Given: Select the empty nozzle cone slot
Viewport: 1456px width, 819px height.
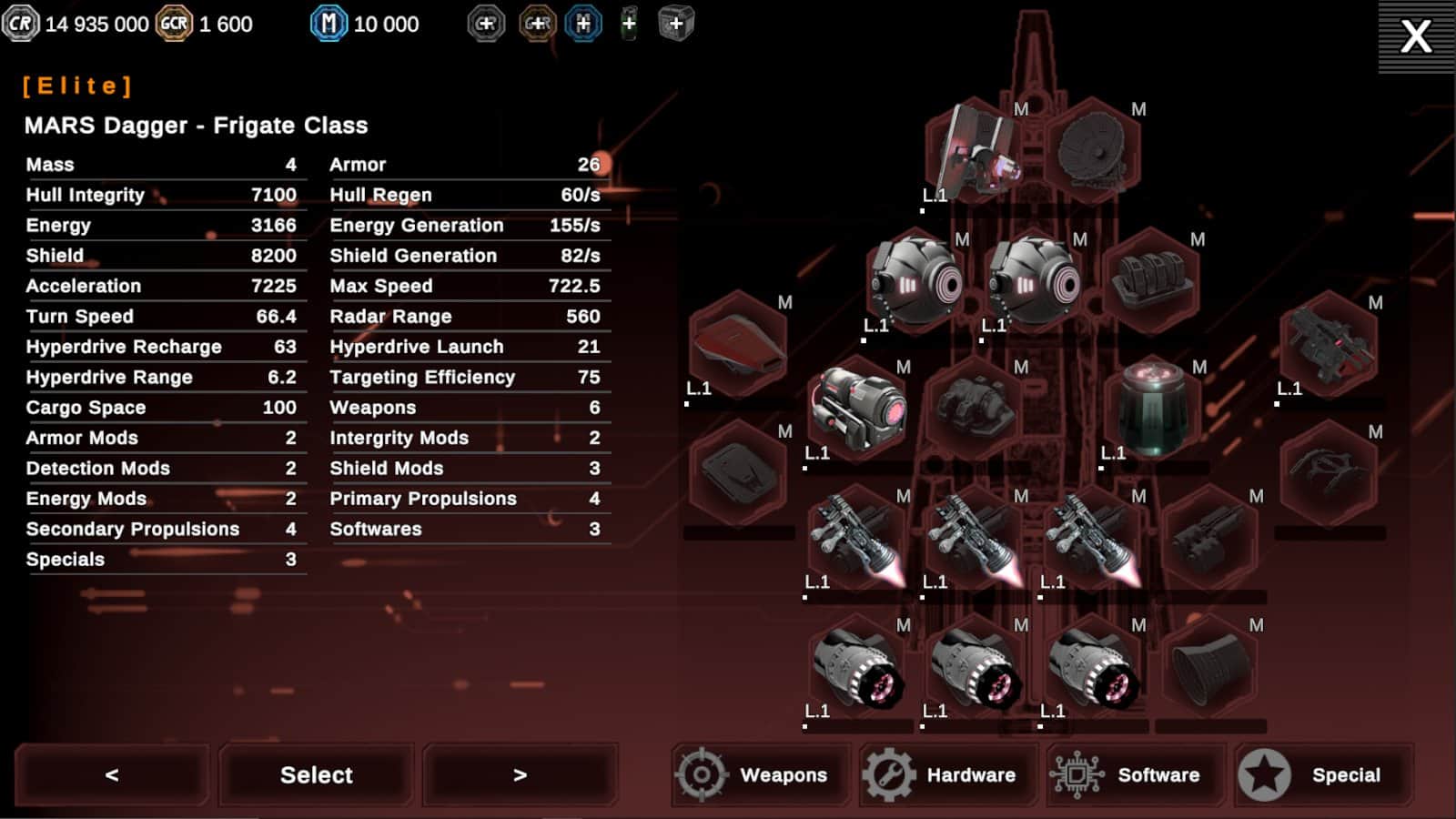Looking at the screenshot, I should click(x=1209, y=667).
